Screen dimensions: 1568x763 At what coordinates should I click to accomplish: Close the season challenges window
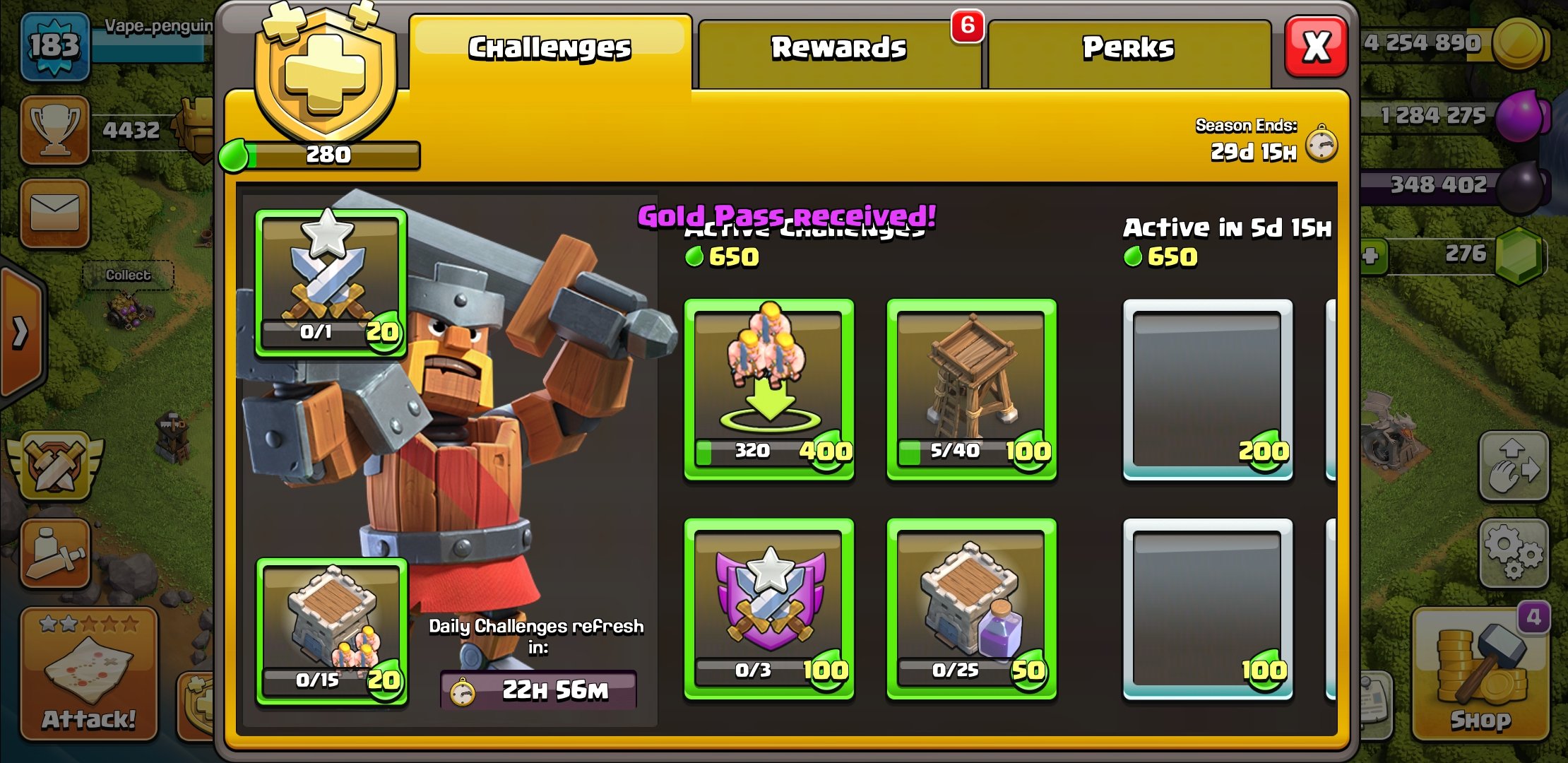click(1316, 47)
